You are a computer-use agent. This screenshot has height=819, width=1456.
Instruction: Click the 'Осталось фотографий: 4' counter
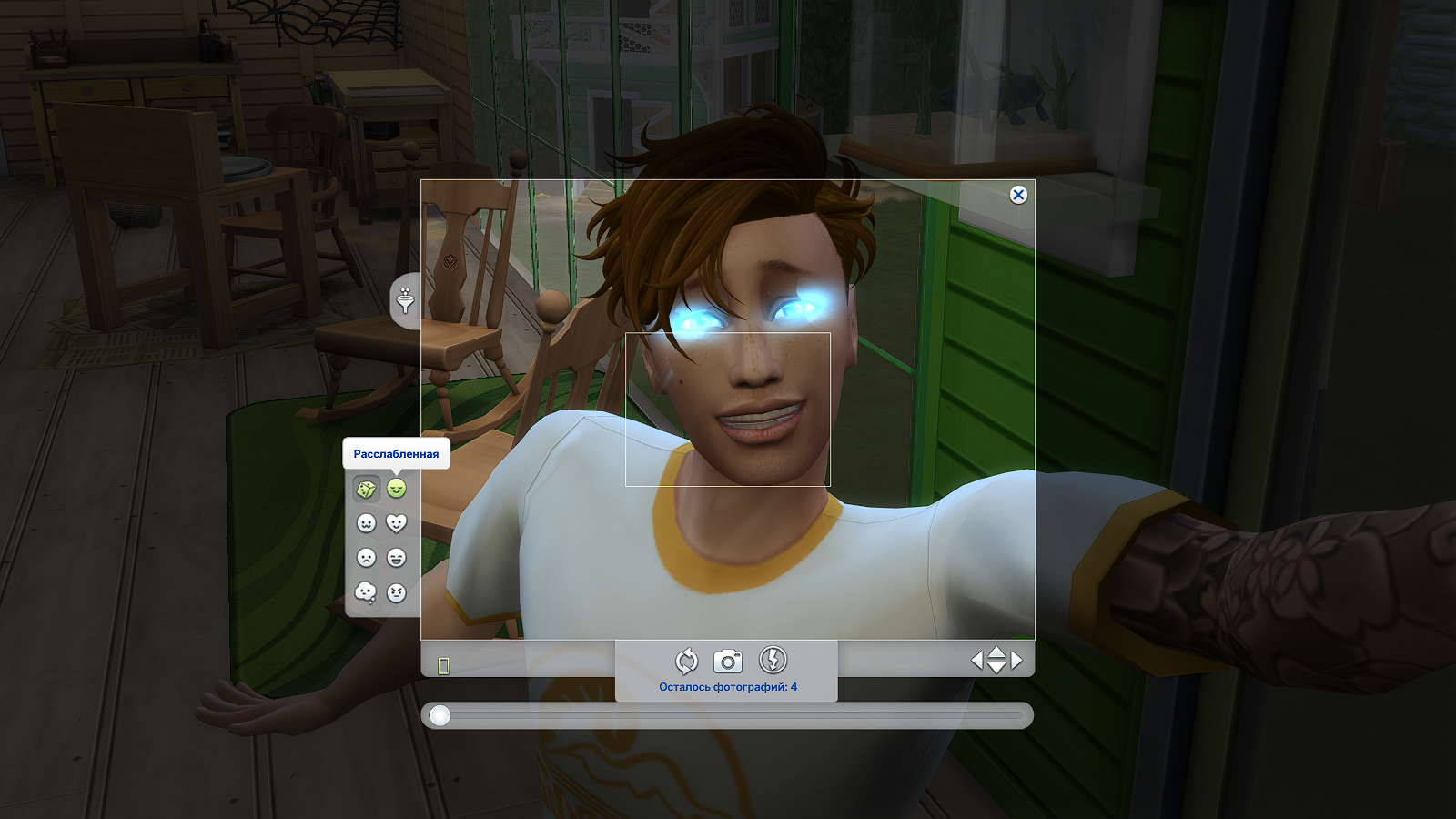pos(728,687)
